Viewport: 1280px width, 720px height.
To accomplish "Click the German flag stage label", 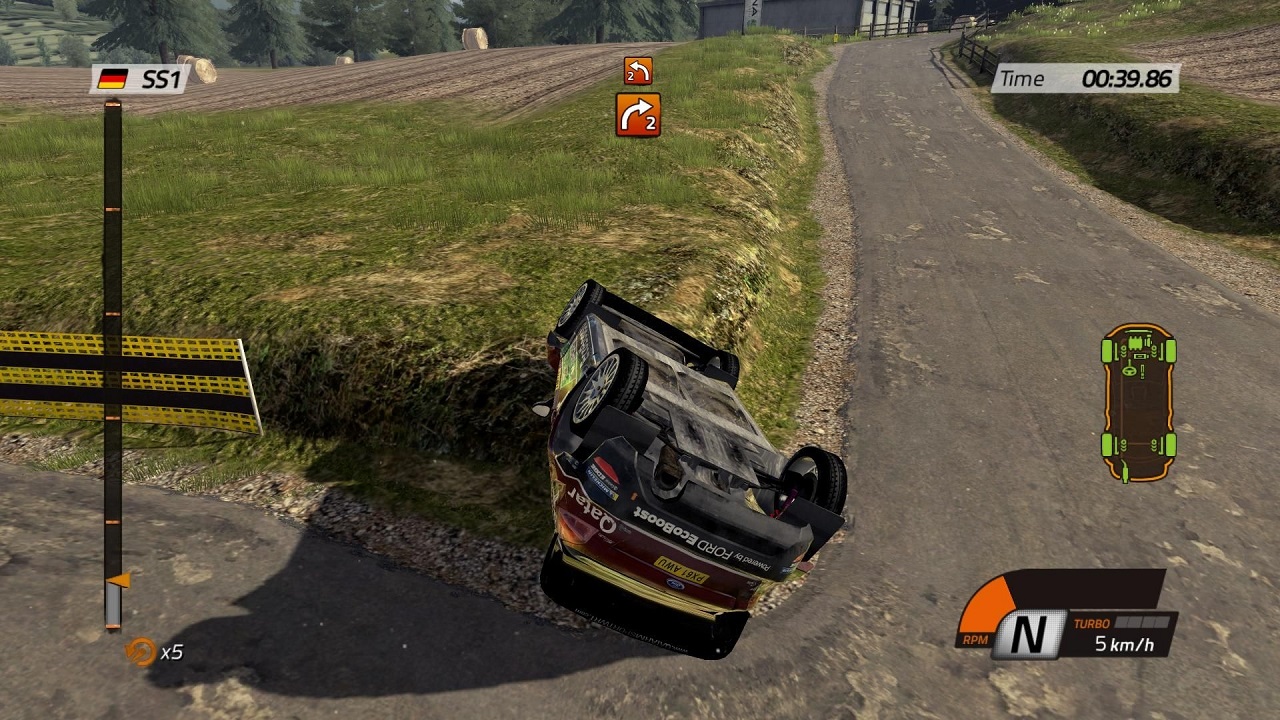I will tap(140, 79).
